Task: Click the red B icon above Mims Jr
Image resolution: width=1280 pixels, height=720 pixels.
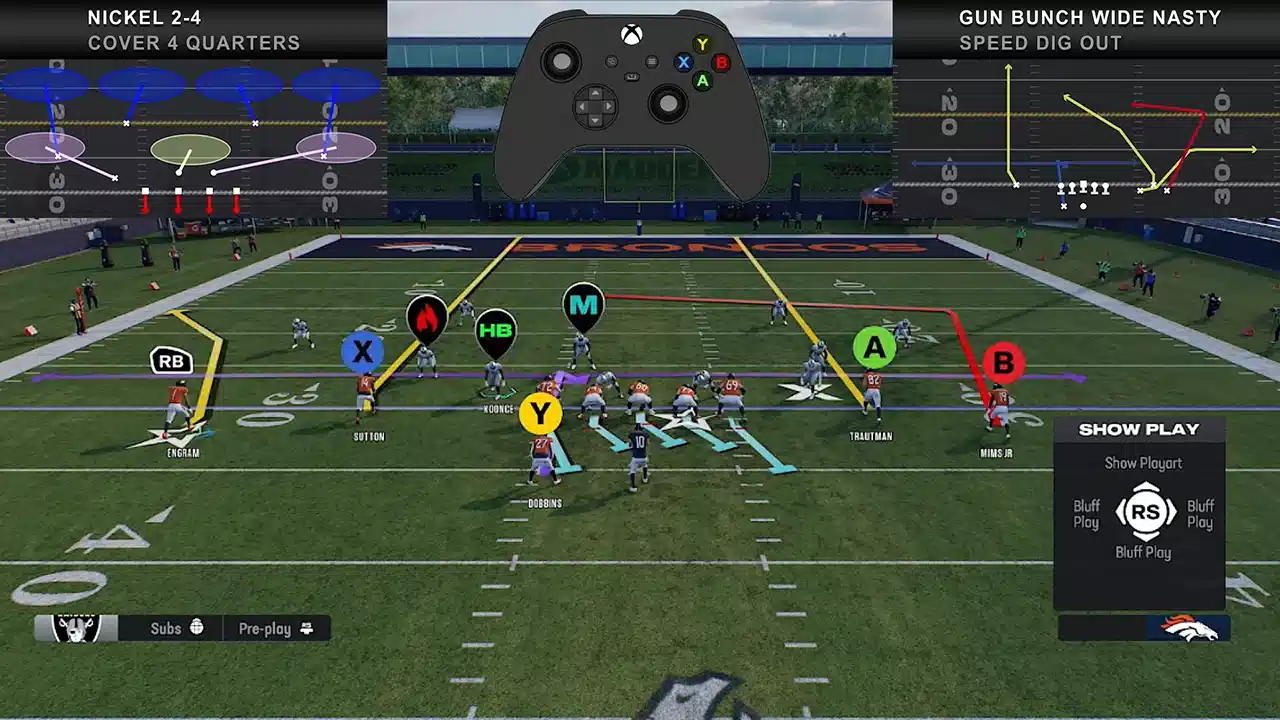Action: [x=1005, y=364]
